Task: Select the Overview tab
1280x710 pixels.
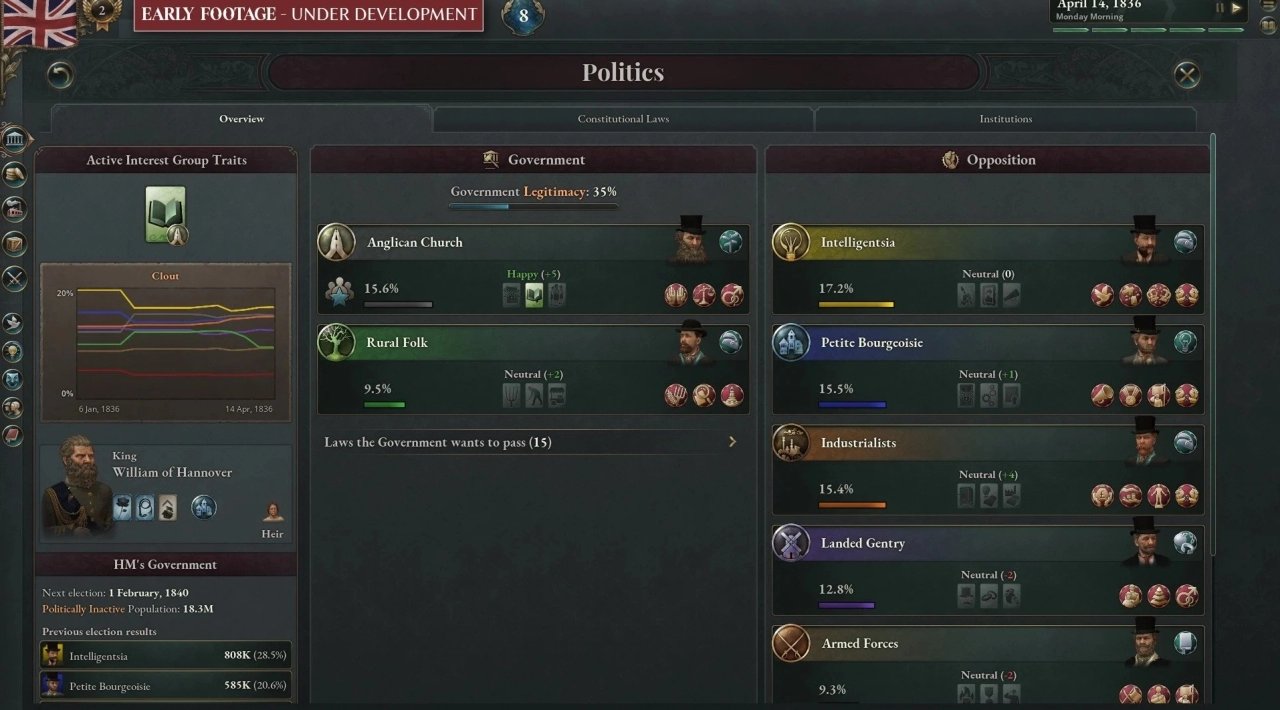Action: click(x=242, y=119)
